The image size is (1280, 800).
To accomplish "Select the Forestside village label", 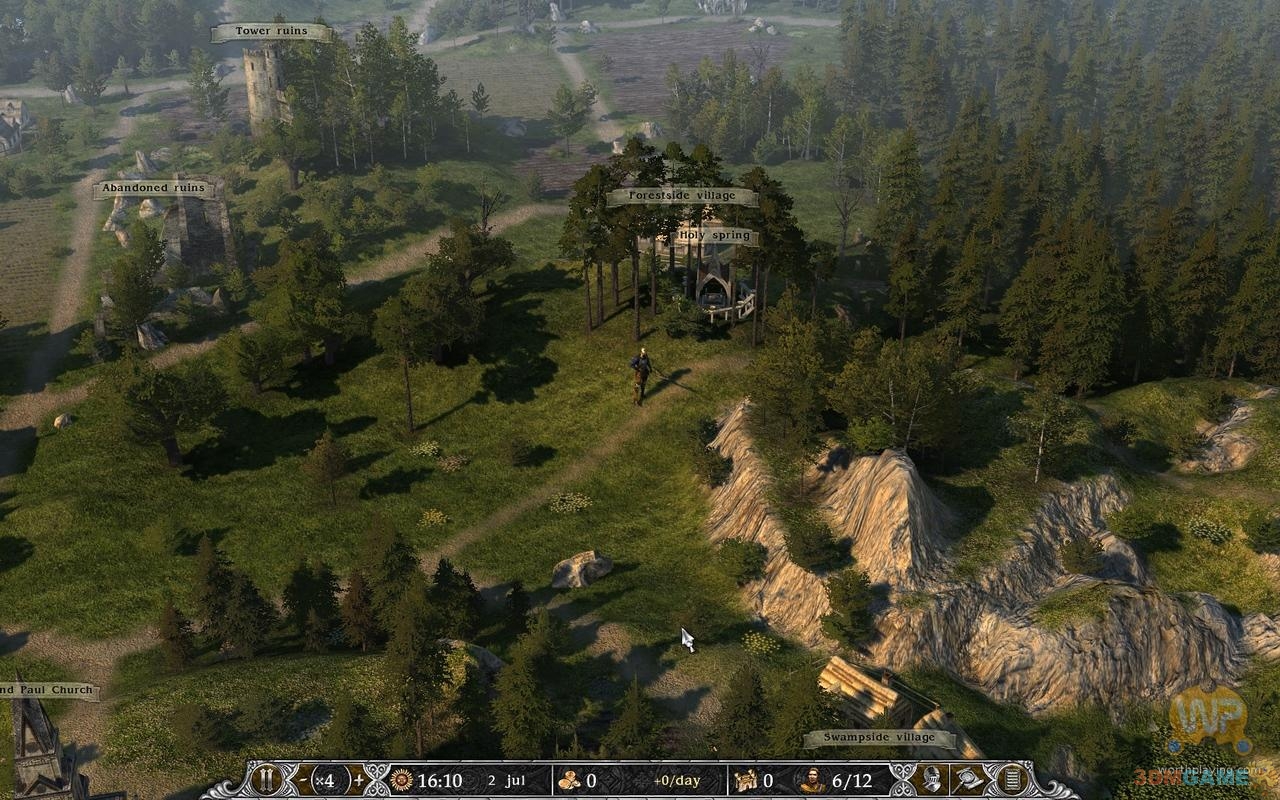I will 682,197.
